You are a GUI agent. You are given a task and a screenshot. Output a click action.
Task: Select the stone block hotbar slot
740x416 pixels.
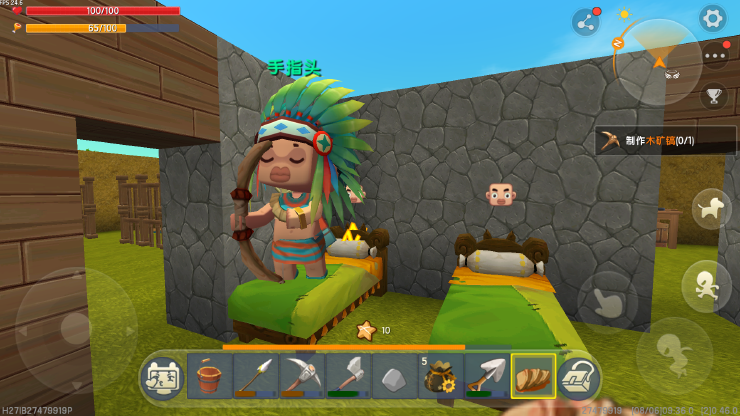point(394,376)
